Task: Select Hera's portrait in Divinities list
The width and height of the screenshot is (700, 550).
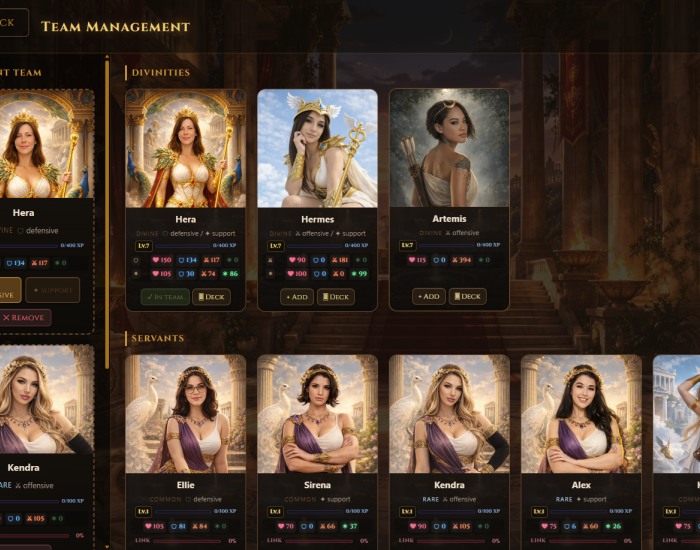Action: pyautogui.click(x=185, y=148)
